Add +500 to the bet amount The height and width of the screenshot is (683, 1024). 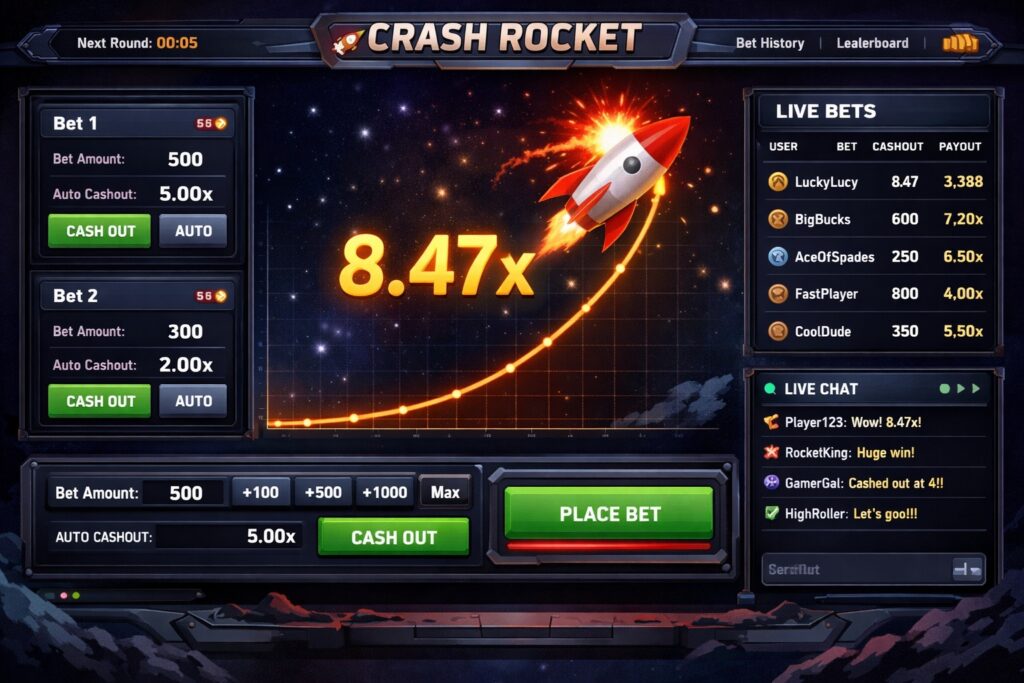click(323, 492)
